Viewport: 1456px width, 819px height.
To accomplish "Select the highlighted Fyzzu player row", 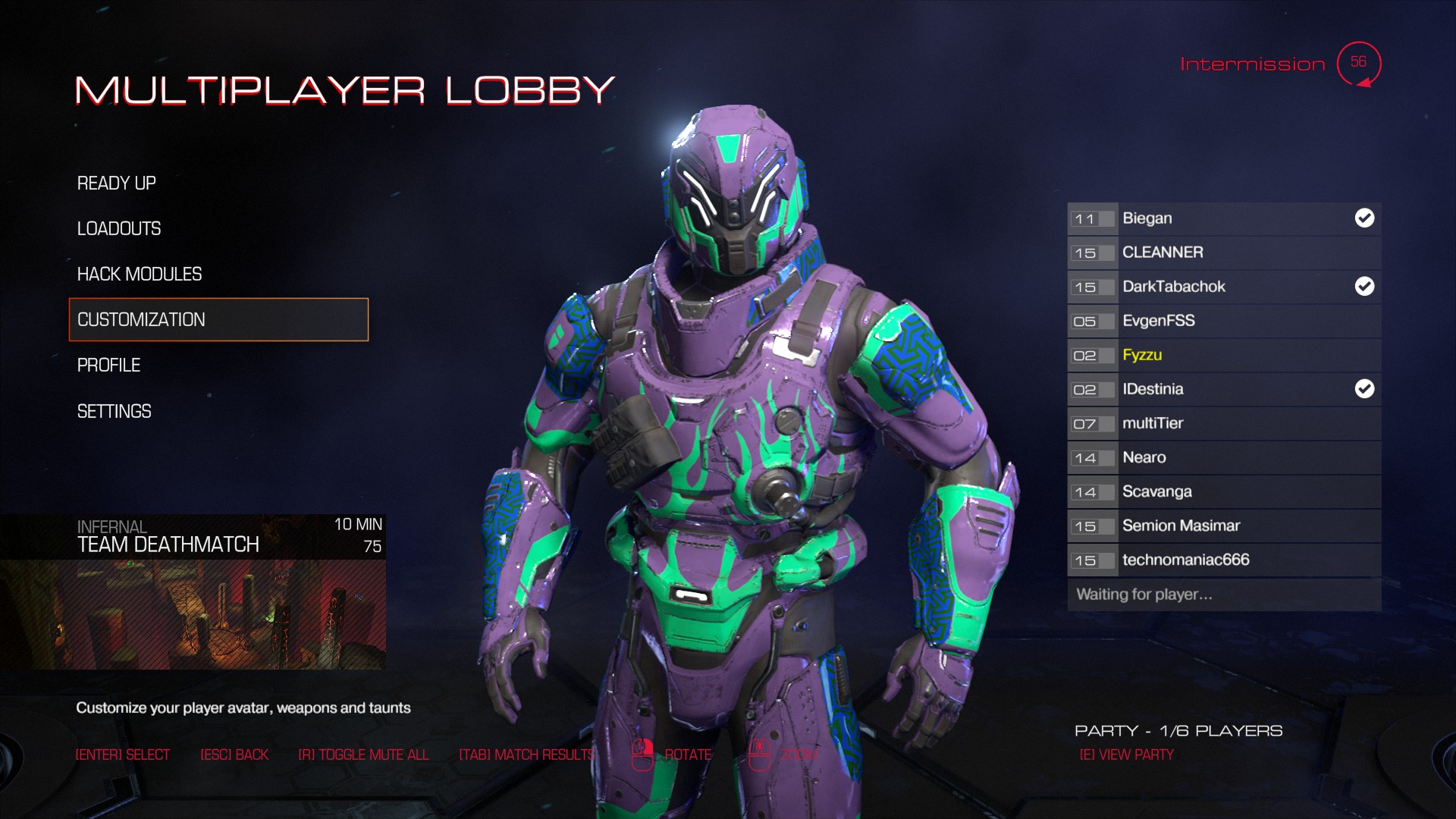I will (x=1223, y=355).
